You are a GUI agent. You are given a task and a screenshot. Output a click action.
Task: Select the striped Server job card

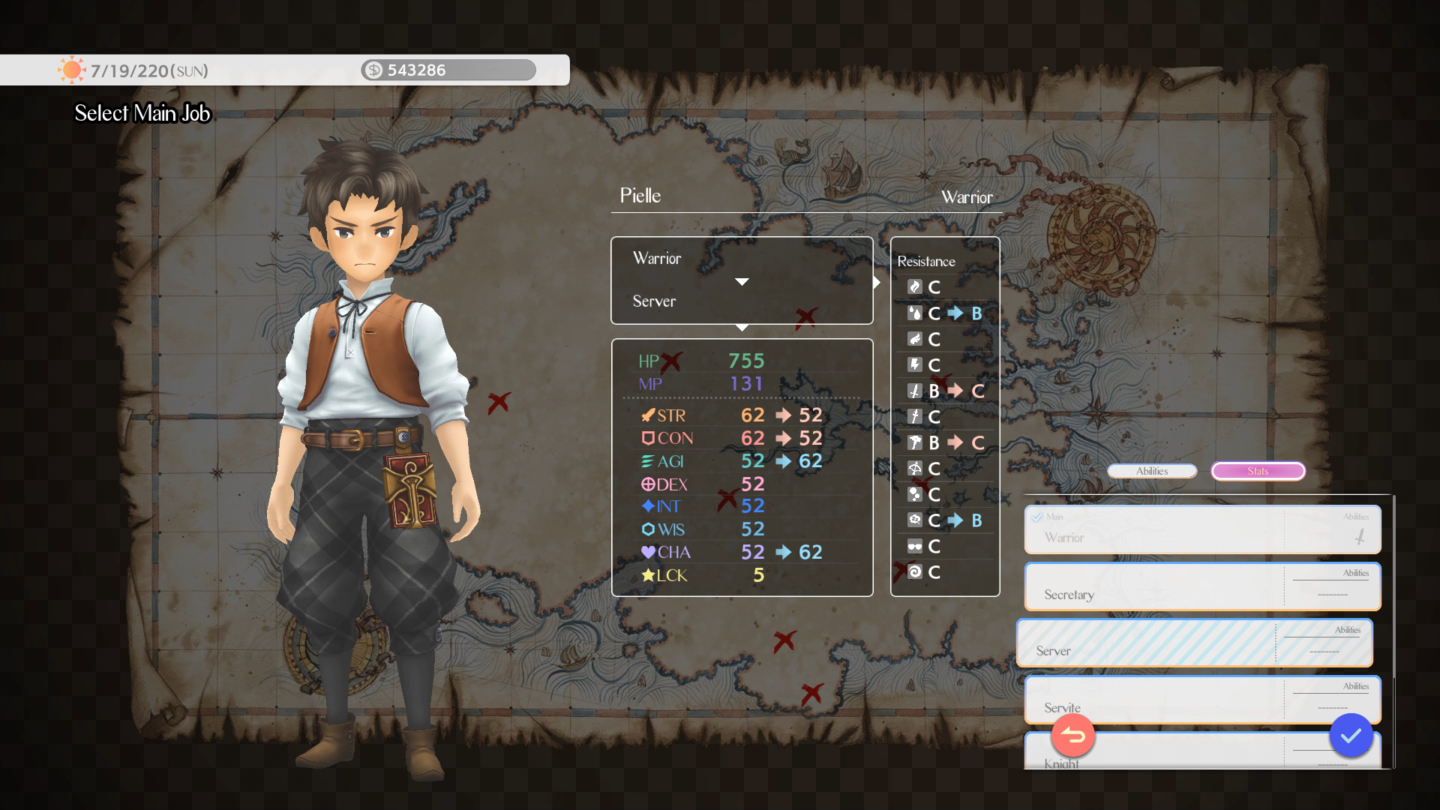point(1196,643)
